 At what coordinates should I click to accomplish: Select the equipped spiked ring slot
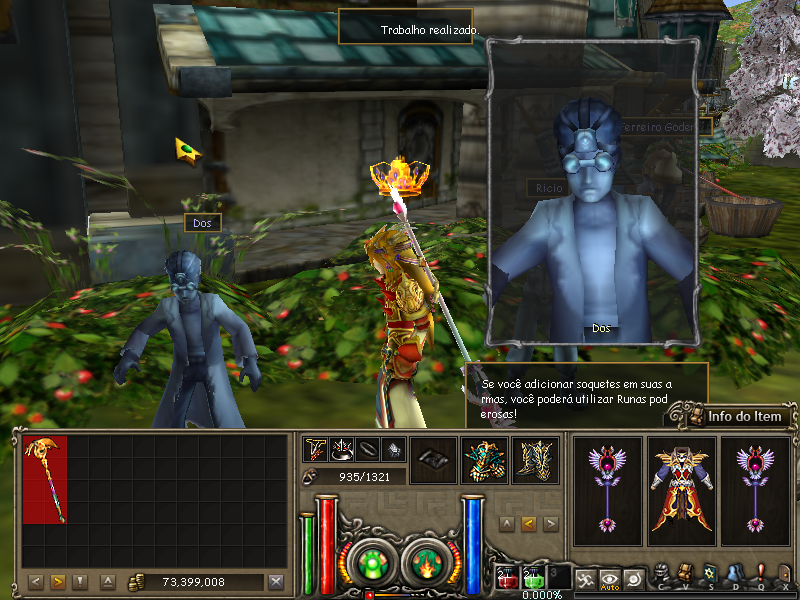343,450
